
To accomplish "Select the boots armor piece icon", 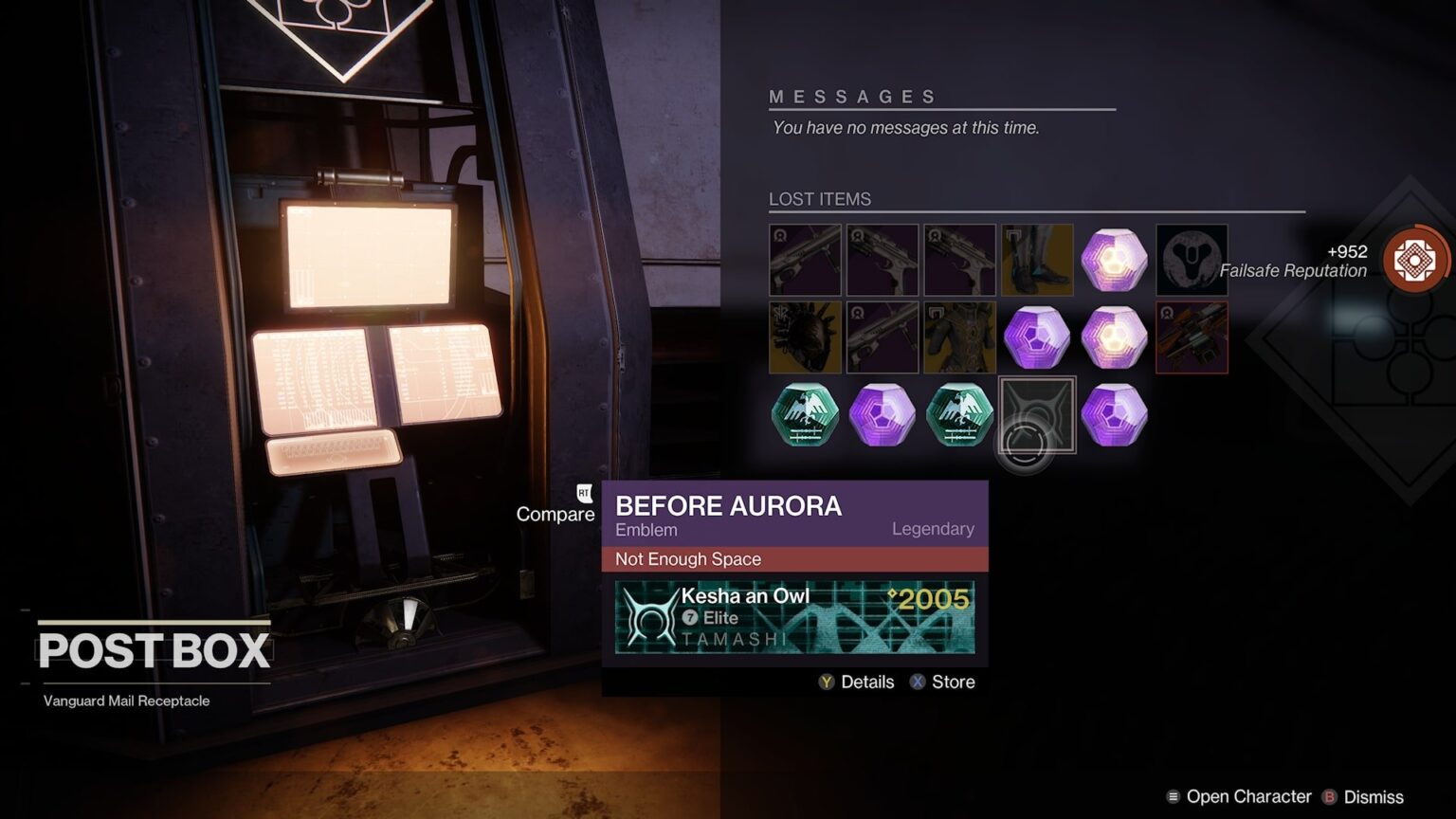I will pos(1036,259).
